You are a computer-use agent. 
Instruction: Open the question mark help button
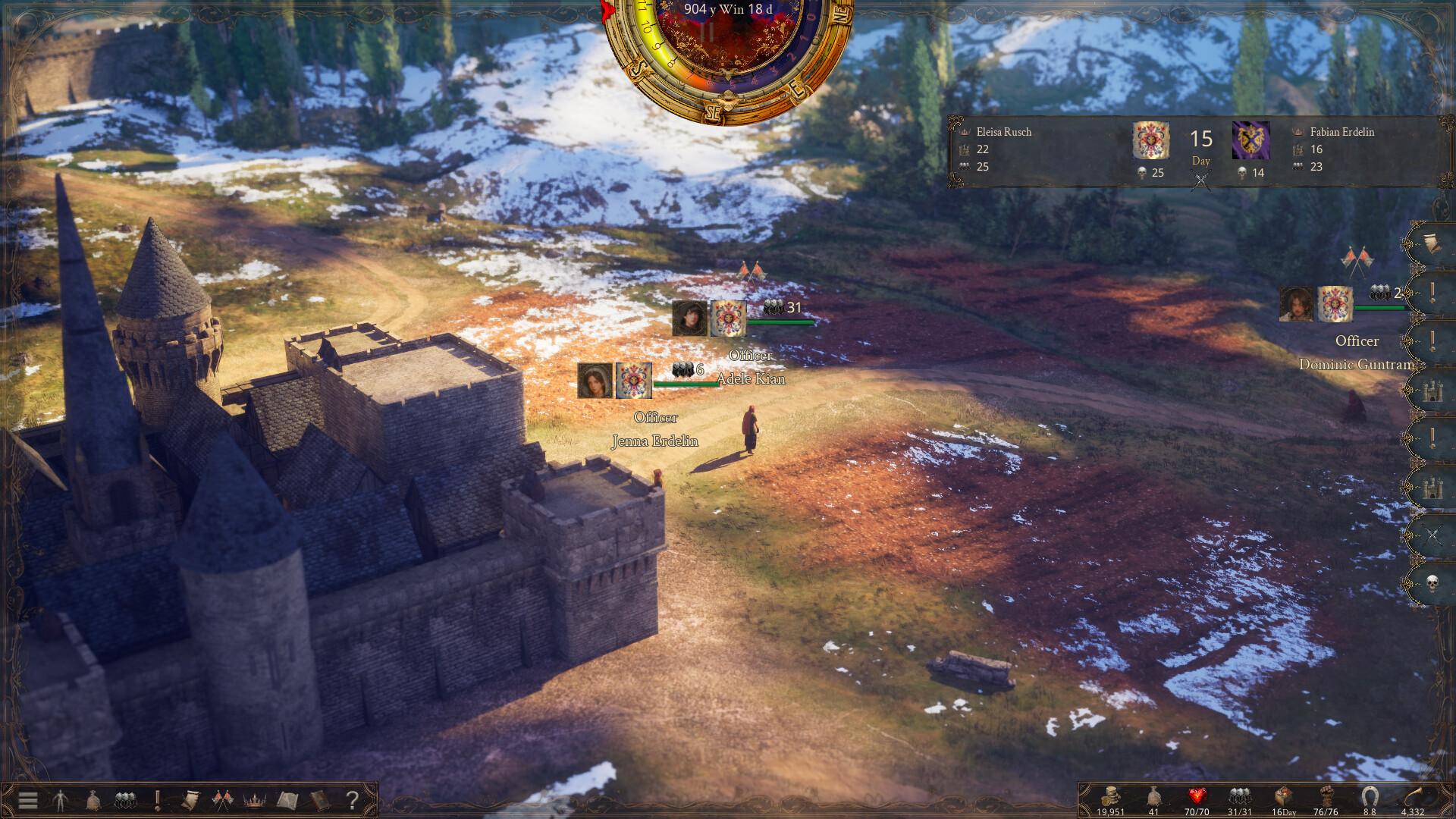352,800
